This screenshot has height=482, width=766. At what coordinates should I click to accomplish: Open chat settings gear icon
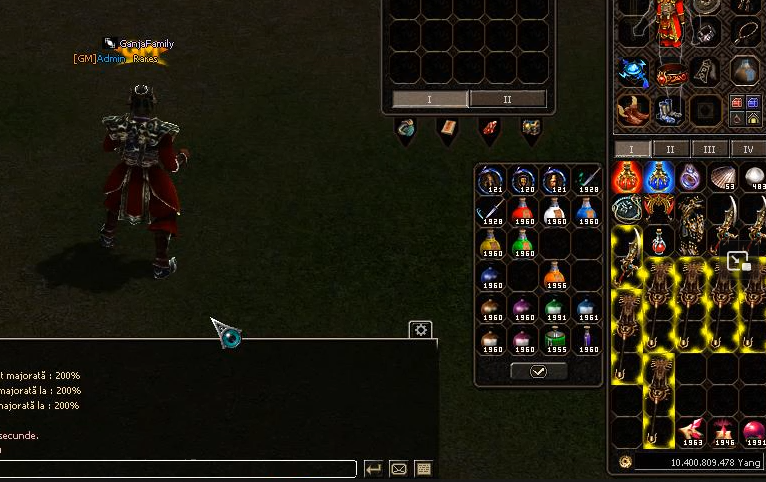click(421, 330)
